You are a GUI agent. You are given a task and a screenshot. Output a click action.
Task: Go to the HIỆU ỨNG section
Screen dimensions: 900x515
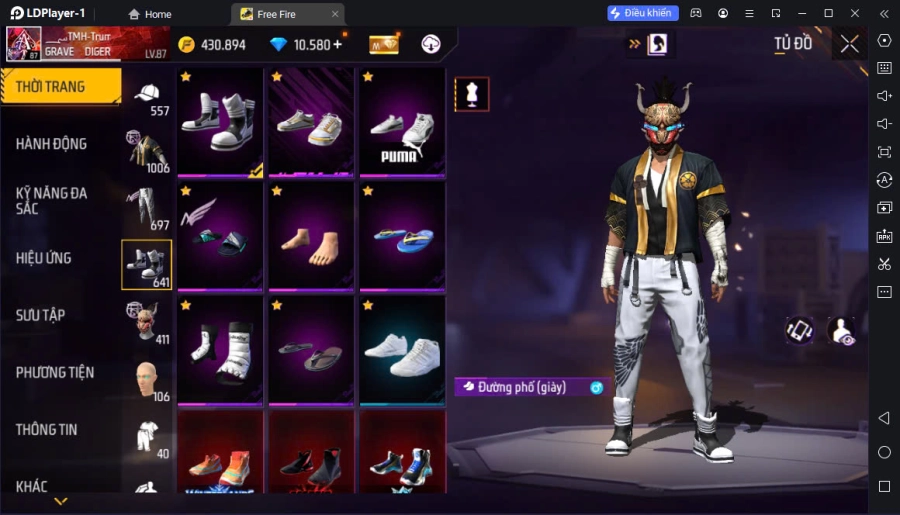point(44,258)
